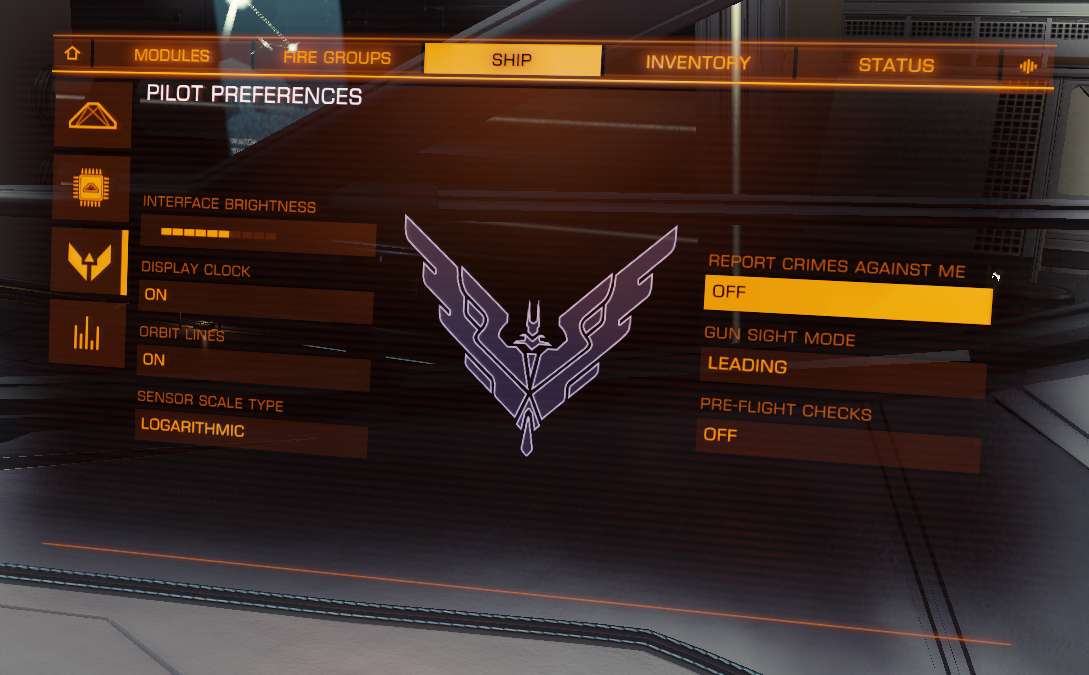
Task: Open the bar chart sidebar section
Action: click(x=87, y=334)
